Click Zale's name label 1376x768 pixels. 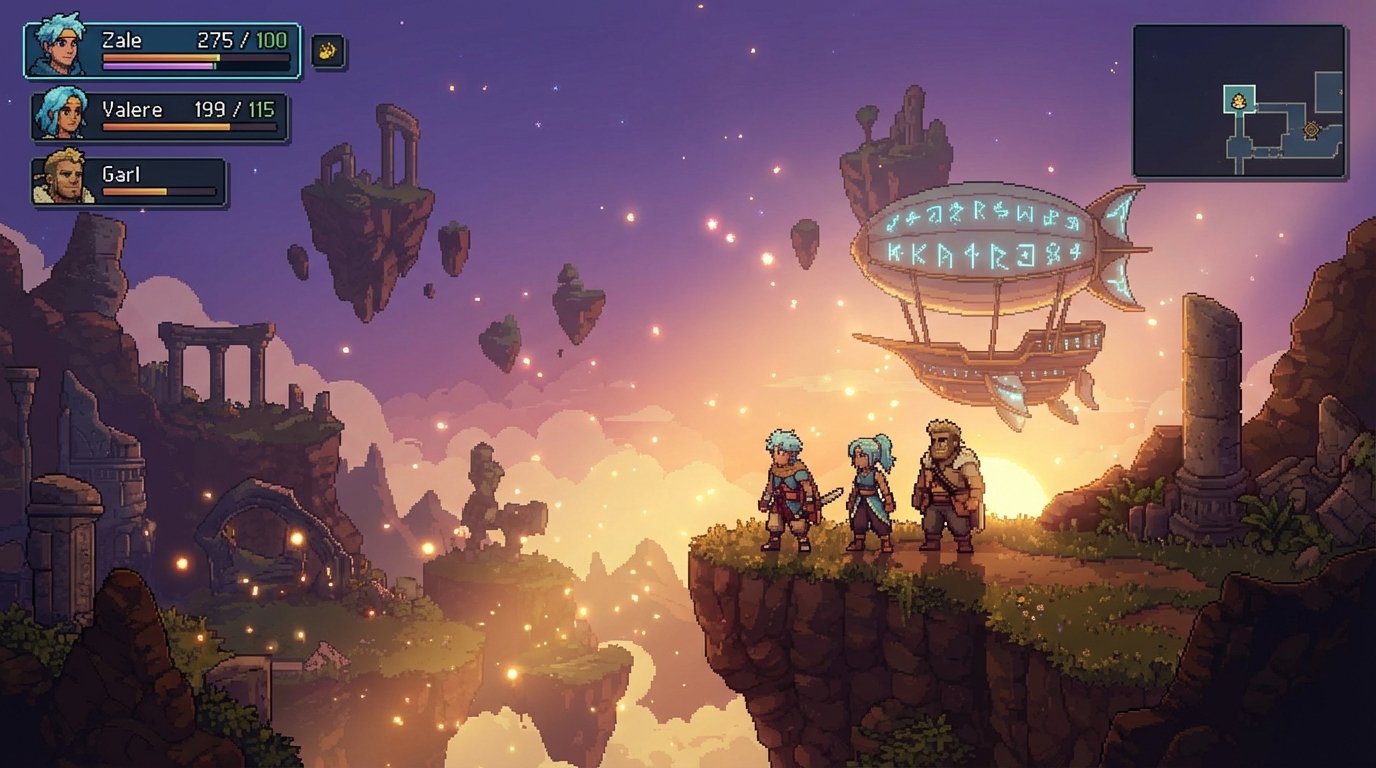pyautogui.click(x=122, y=38)
